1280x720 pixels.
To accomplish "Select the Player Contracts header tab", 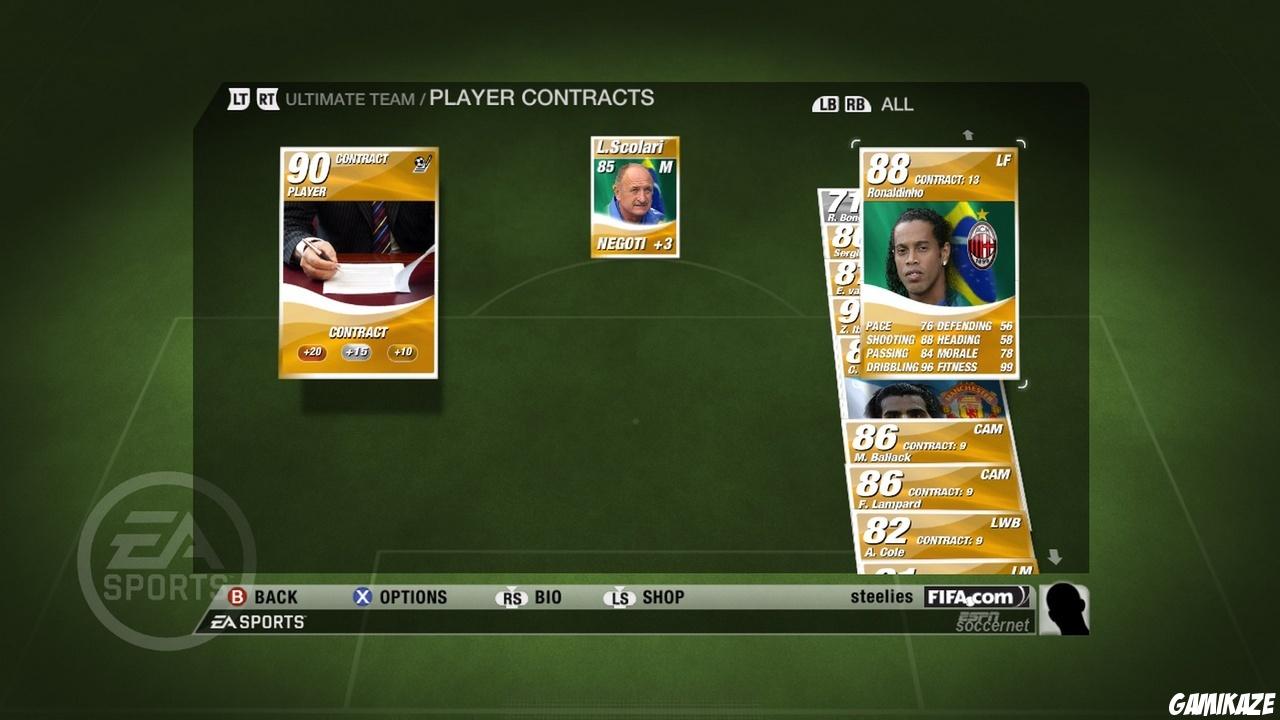I will (x=539, y=98).
